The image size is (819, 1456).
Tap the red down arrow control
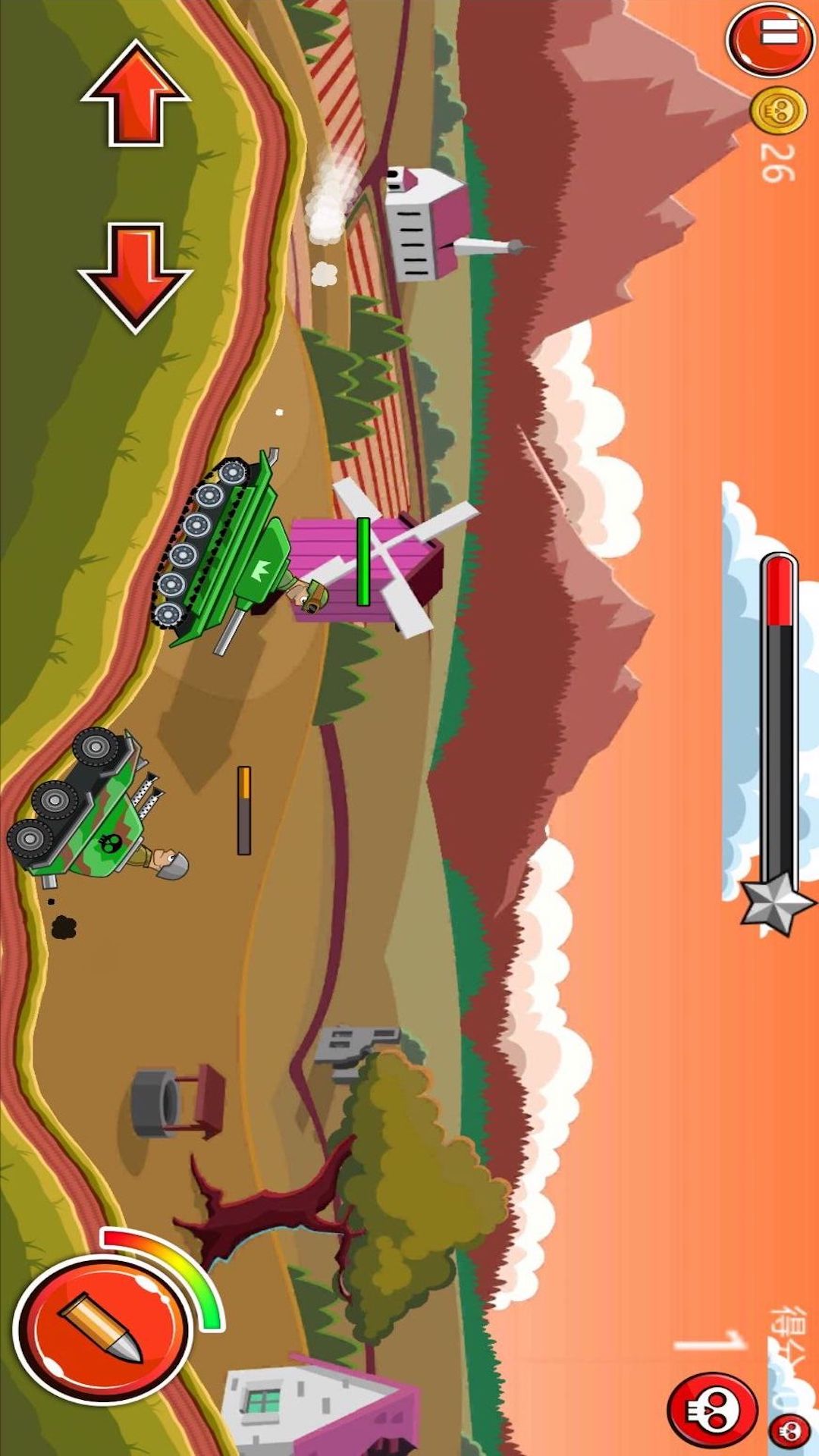(135, 277)
